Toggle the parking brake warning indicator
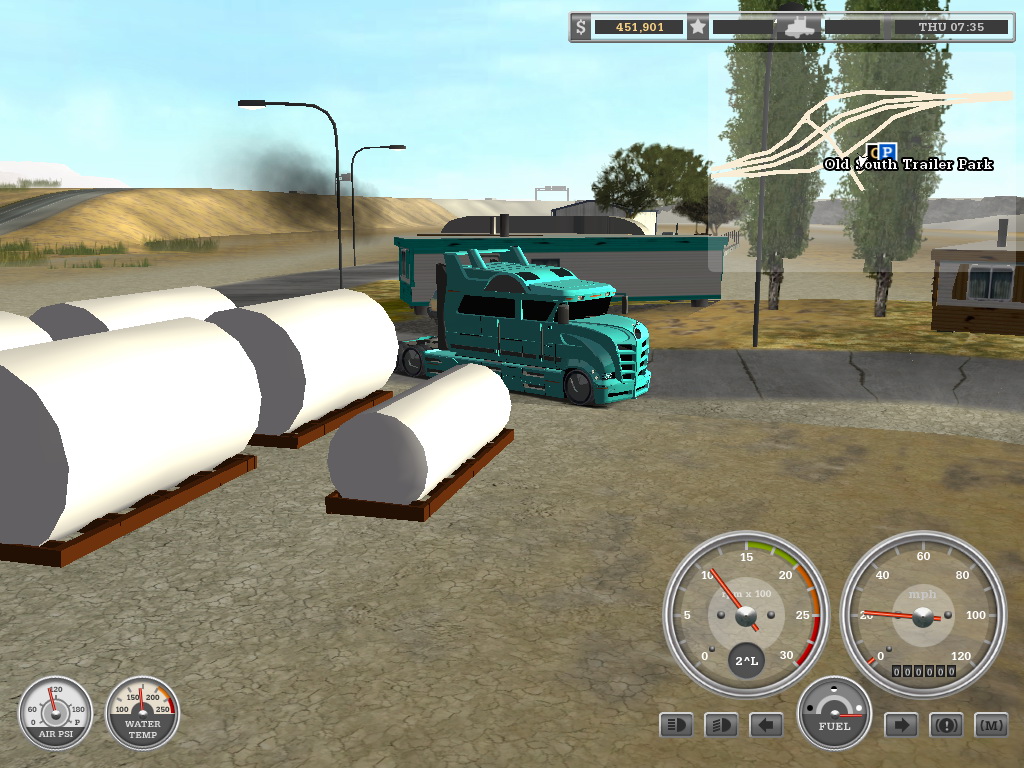Image resolution: width=1024 pixels, height=768 pixels. click(946, 725)
